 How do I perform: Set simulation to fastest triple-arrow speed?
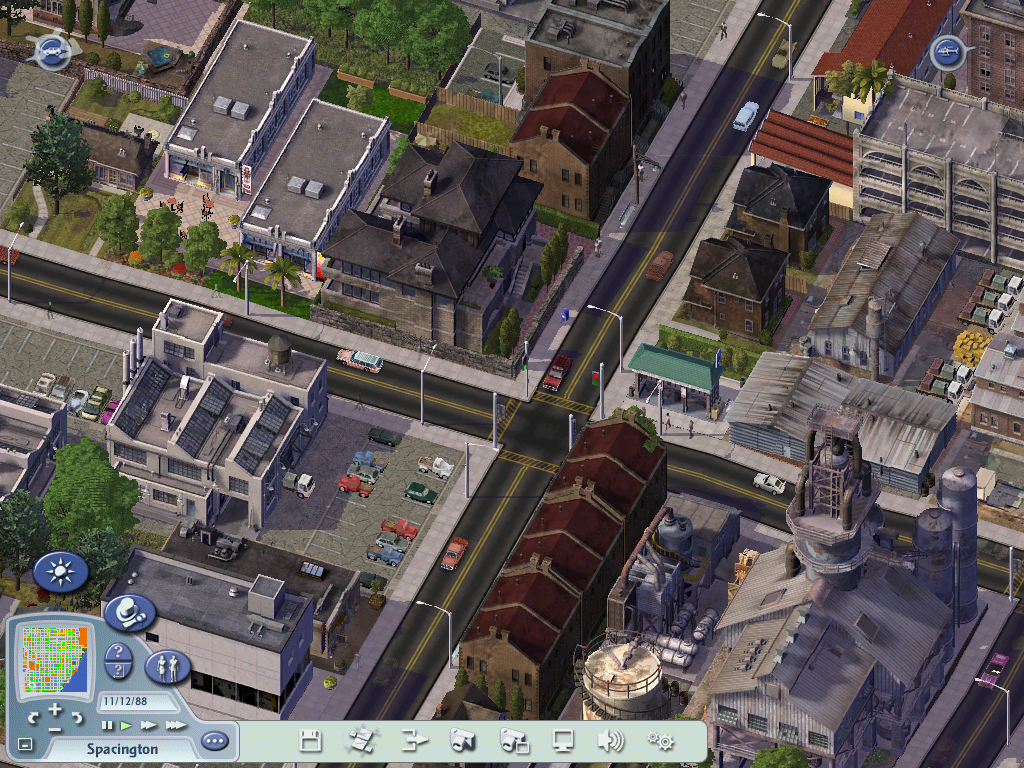[175, 725]
